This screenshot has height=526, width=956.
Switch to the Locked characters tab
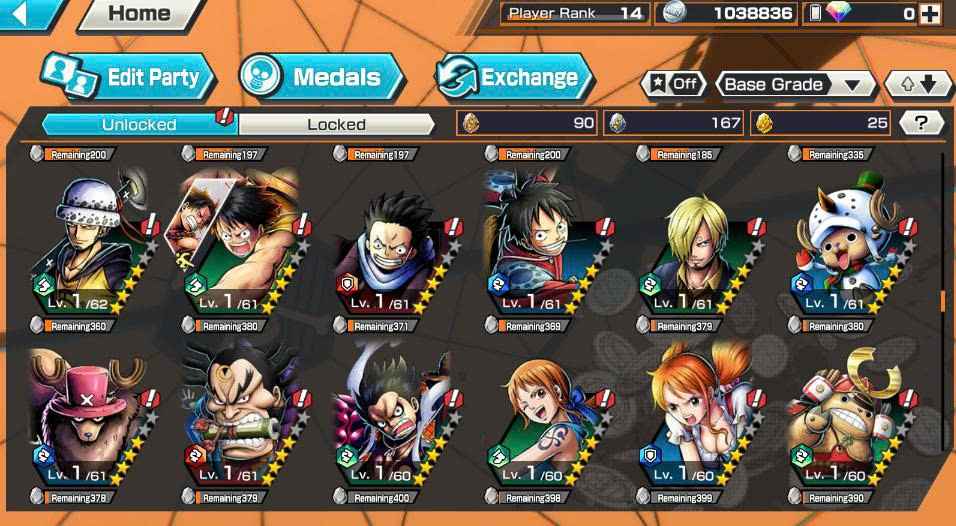point(336,124)
